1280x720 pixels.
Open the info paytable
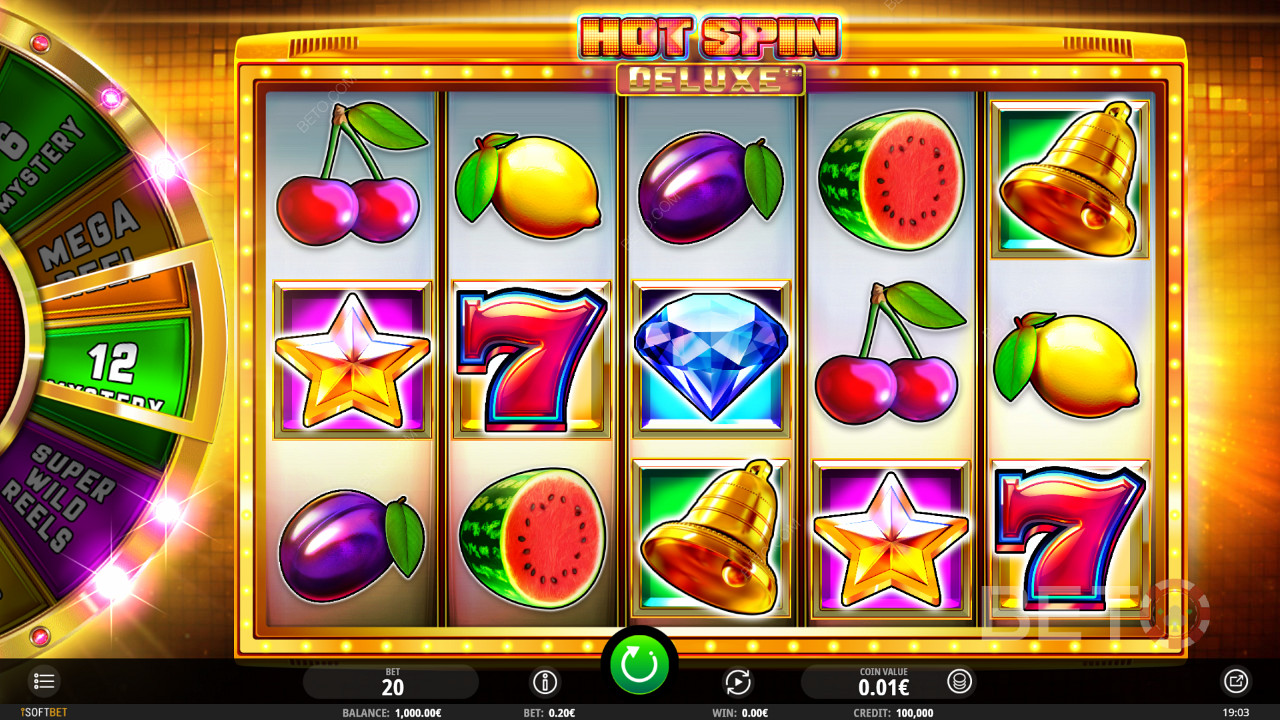click(545, 682)
